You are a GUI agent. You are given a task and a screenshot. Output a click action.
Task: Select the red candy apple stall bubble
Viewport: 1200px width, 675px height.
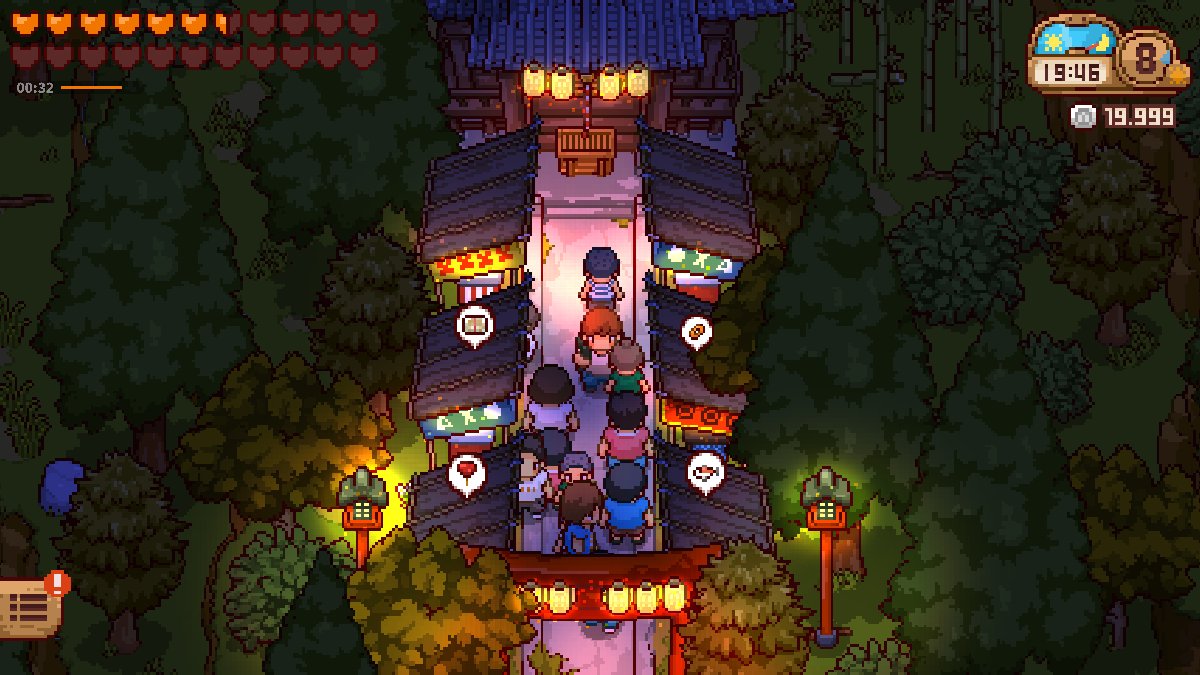[466, 471]
